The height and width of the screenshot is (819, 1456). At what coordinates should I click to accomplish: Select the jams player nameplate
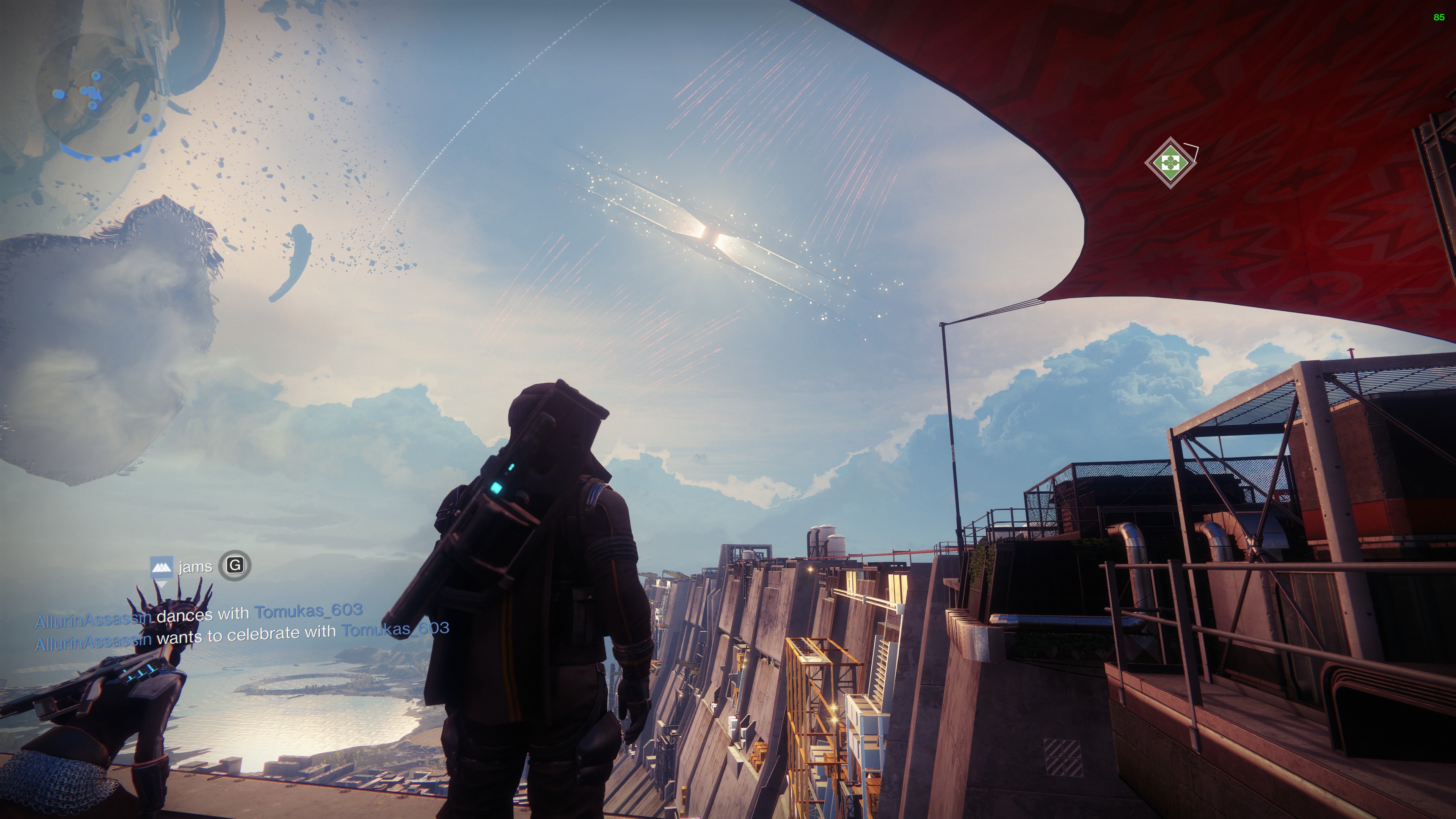click(195, 566)
